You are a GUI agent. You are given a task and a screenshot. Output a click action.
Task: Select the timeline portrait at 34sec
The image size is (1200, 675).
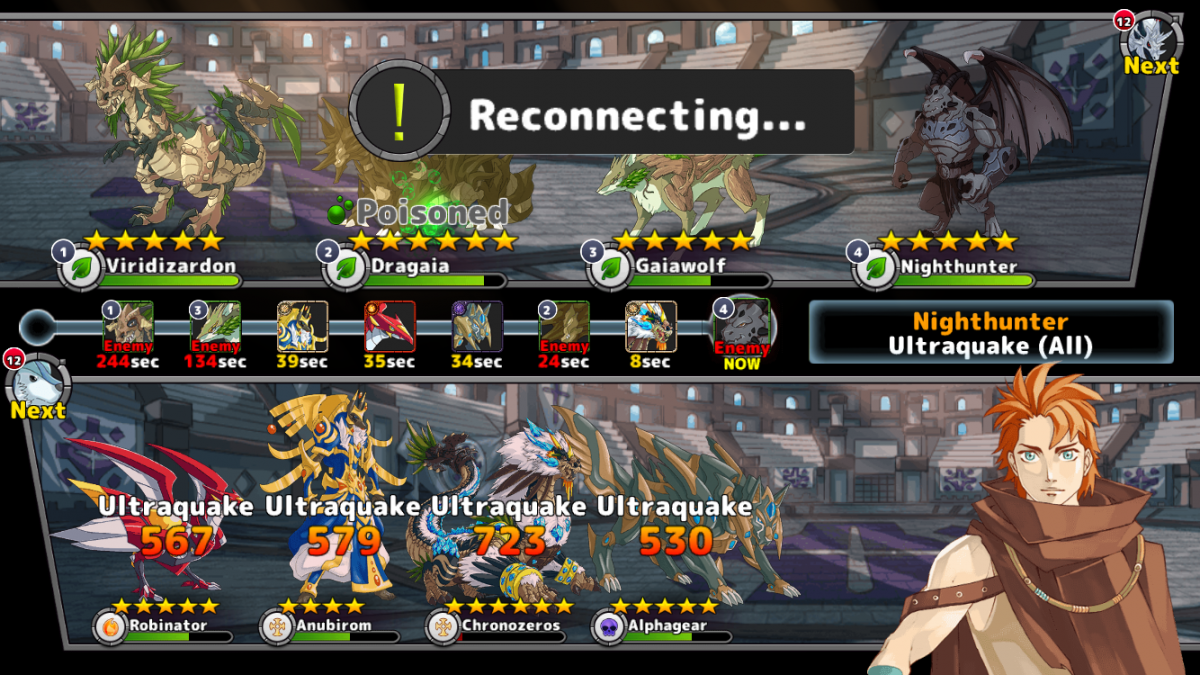point(476,327)
